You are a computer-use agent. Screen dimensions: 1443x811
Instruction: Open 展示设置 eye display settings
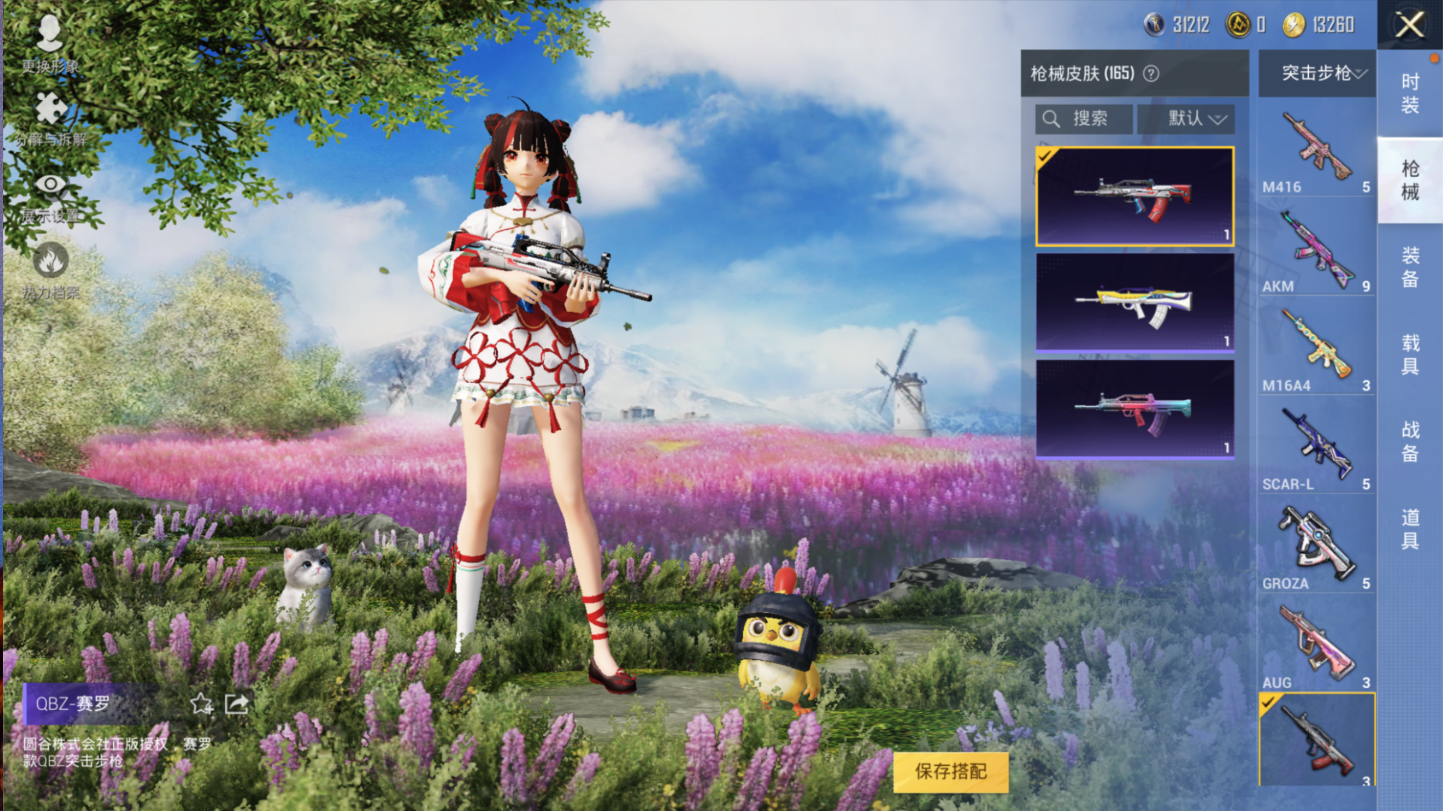click(x=50, y=194)
